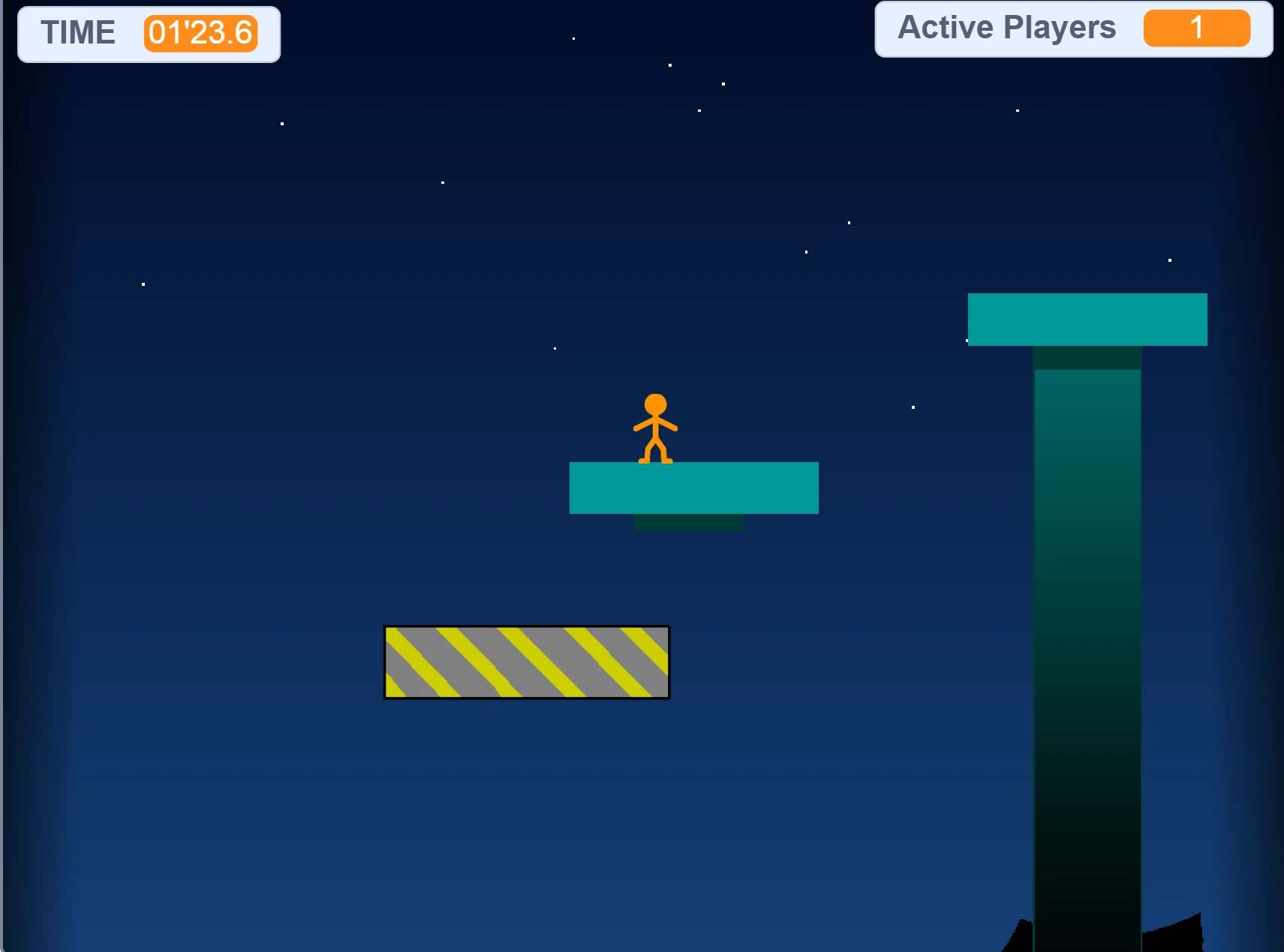The image size is (1284, 952).
Task: Click the dark green support under the platform
Action: click(x=688, y=521)
